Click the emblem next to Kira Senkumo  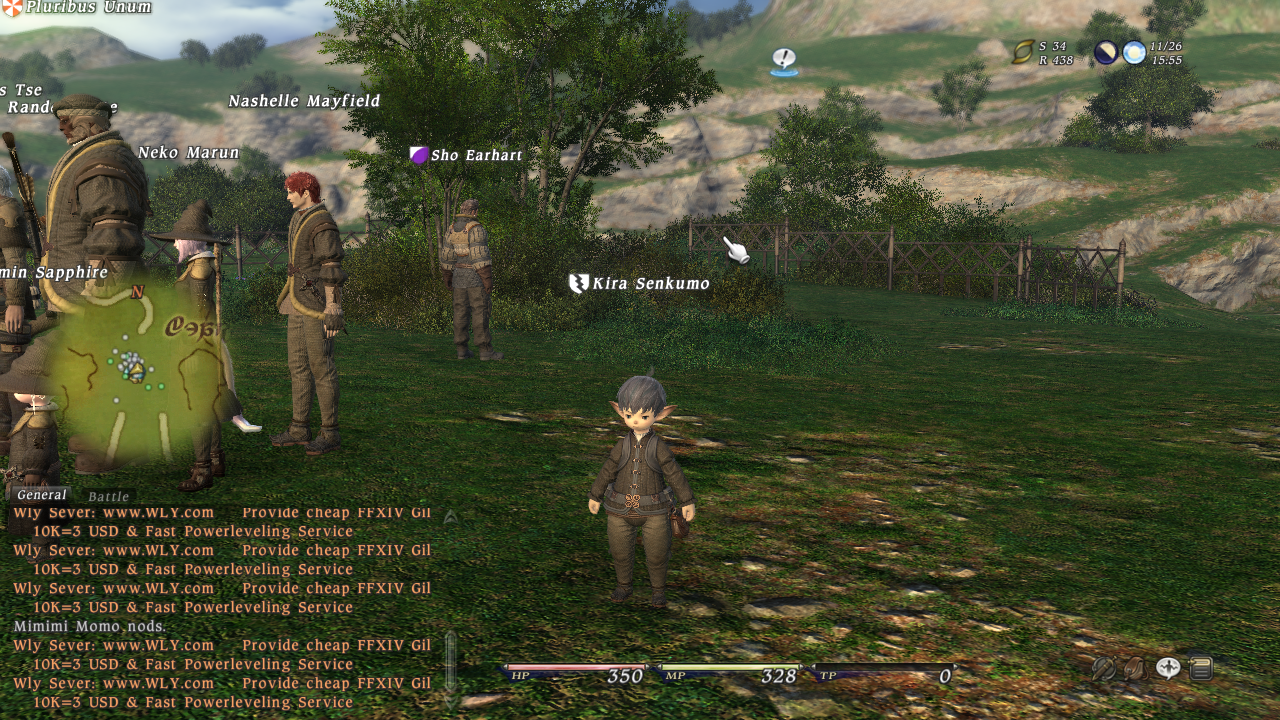(x=577, y=283)
